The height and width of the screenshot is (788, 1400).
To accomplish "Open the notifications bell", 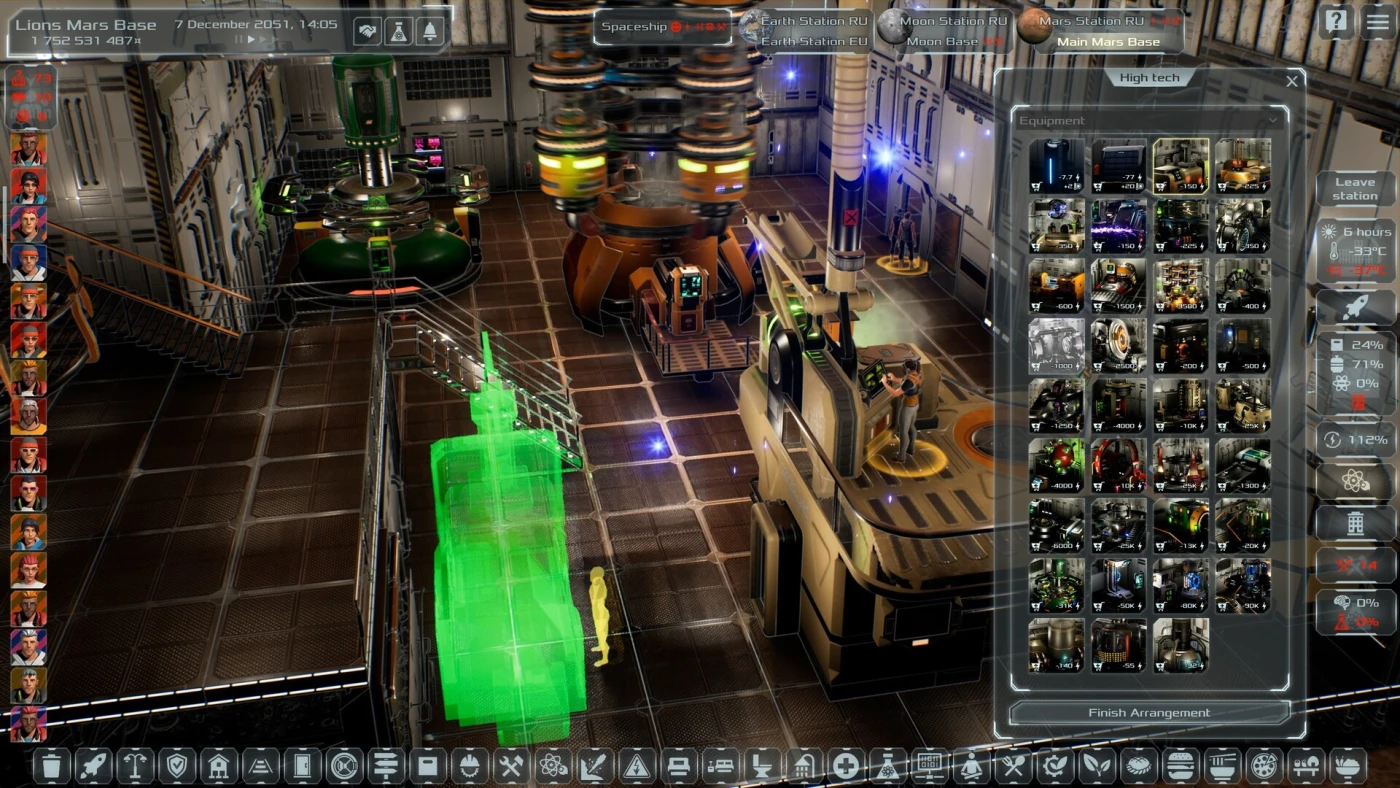I will pos(431,31).
